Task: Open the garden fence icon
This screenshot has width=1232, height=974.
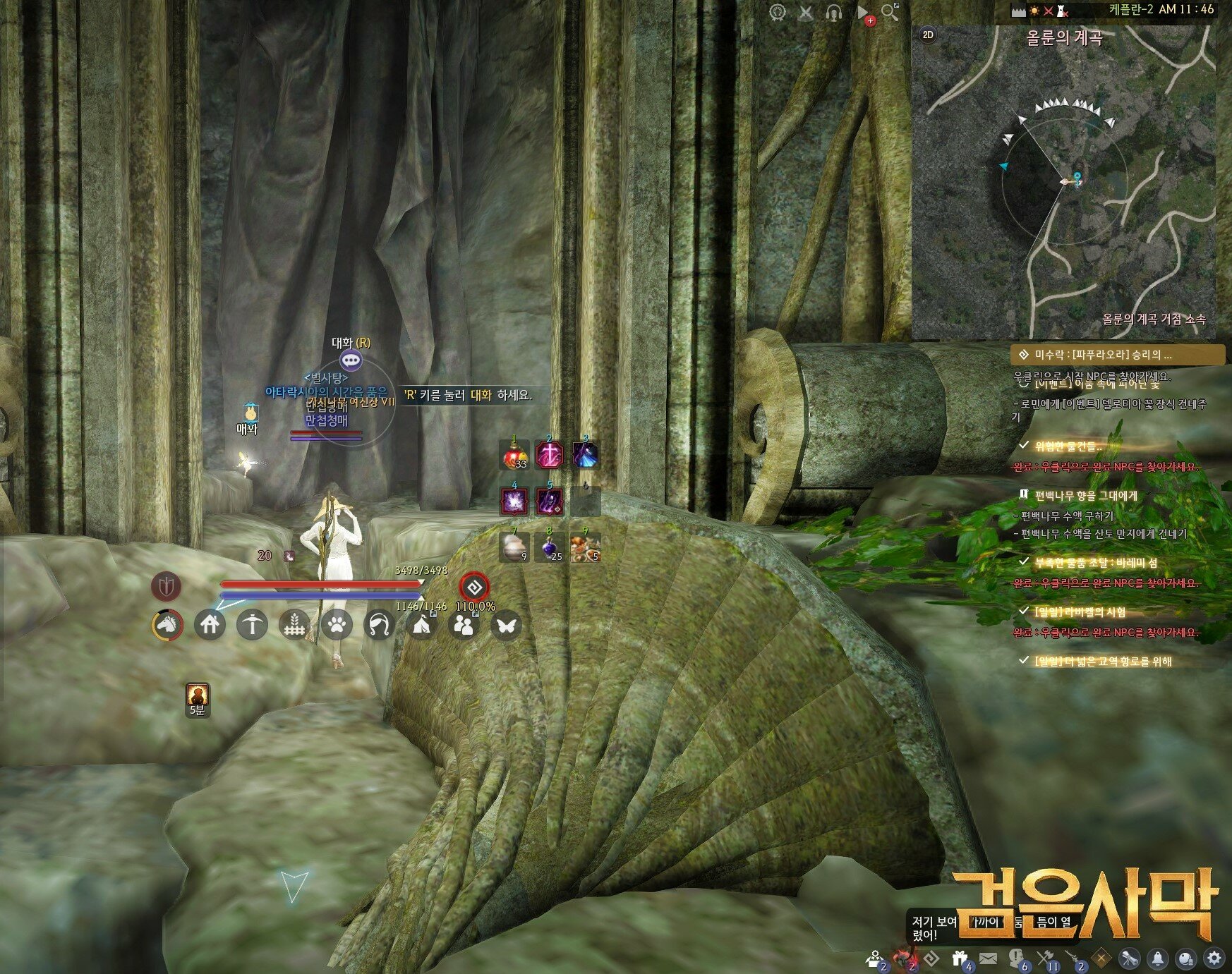Action: coord(294,624)
